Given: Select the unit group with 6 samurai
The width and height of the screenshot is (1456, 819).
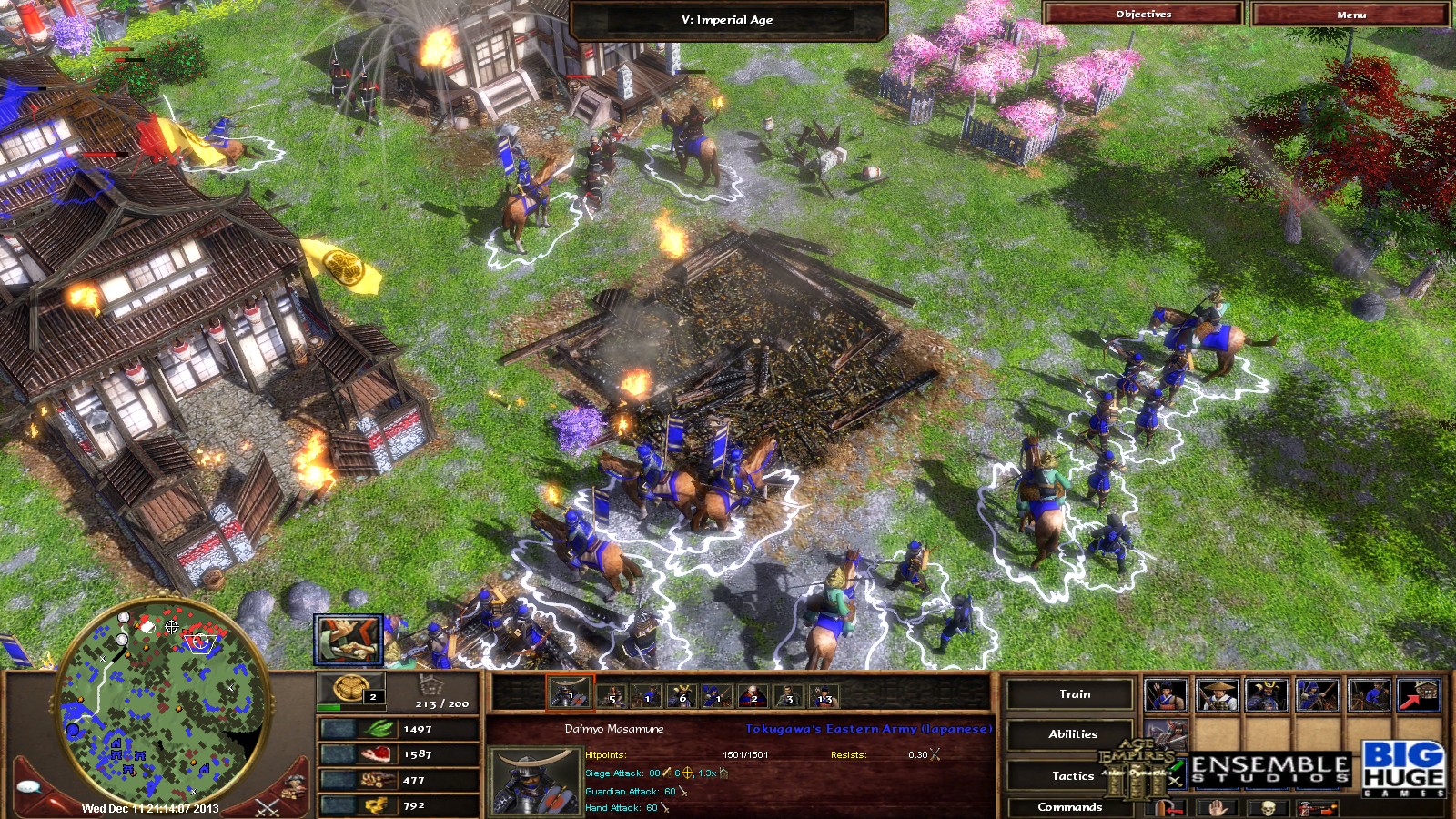Looking at the screenshot, I should pos(682,696).
